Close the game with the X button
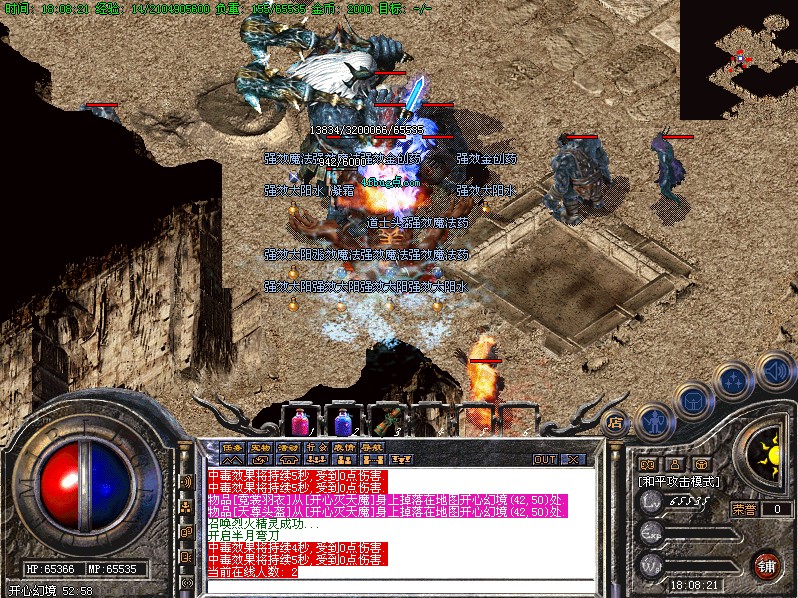 574,460
